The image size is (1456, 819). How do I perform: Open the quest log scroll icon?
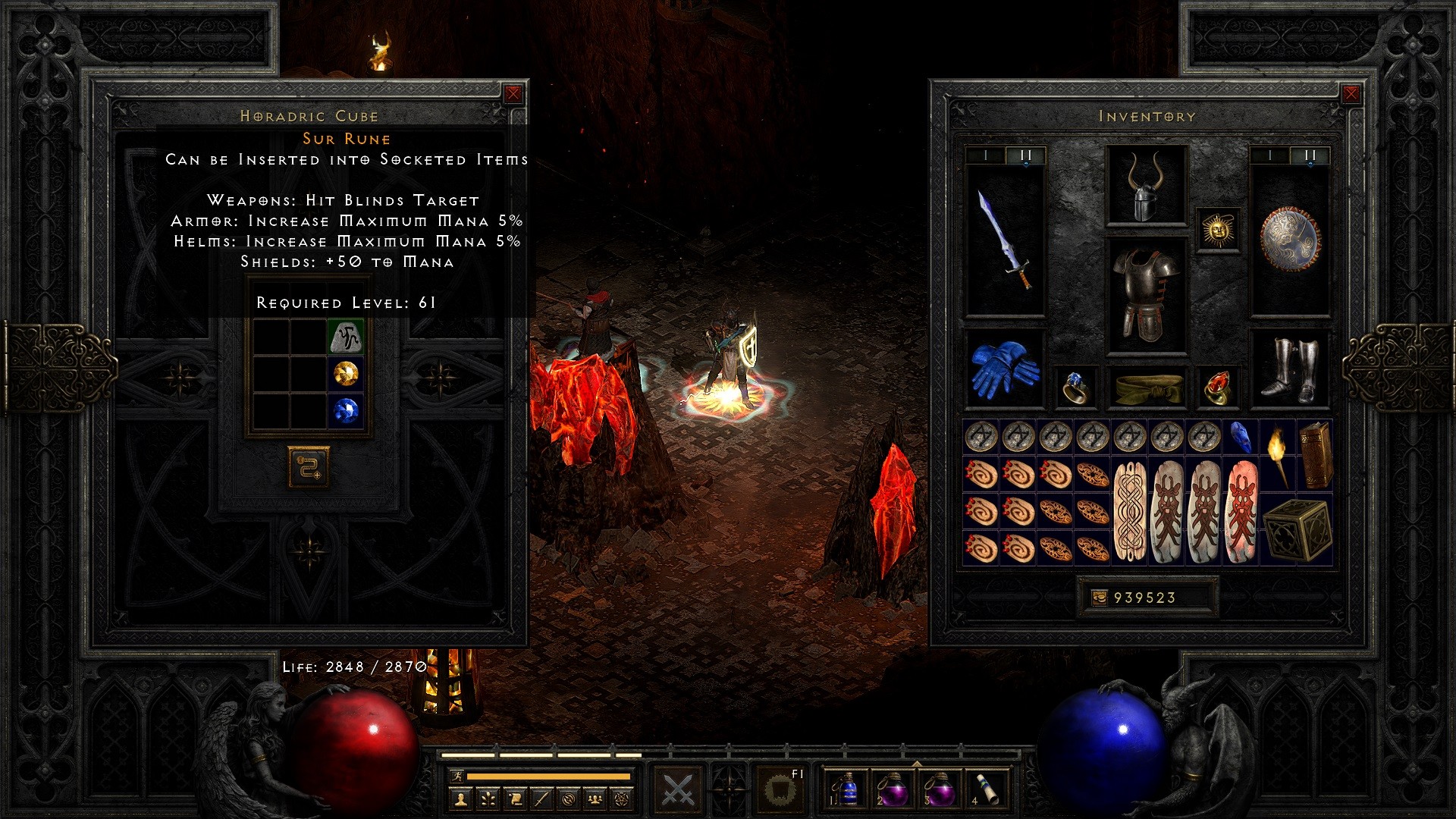[514, 798]
